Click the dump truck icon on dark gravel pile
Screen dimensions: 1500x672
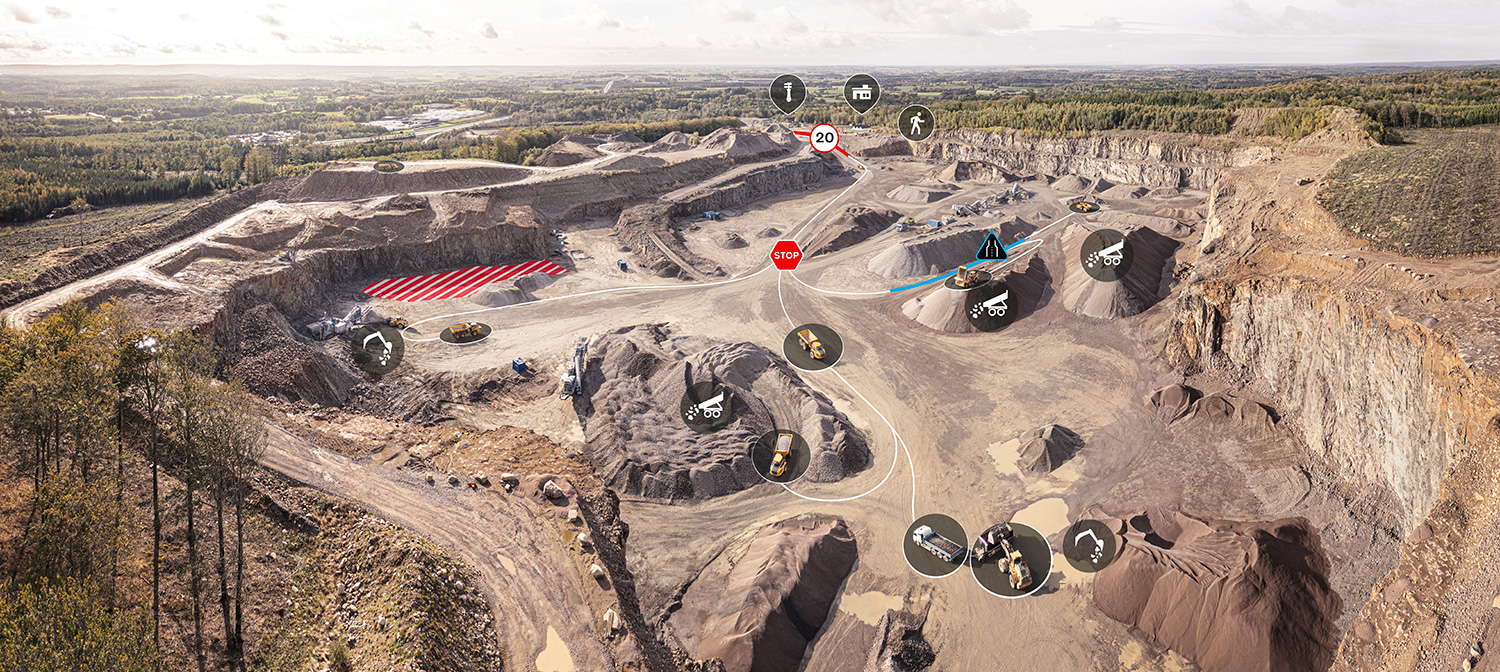(x=707, y=406)
